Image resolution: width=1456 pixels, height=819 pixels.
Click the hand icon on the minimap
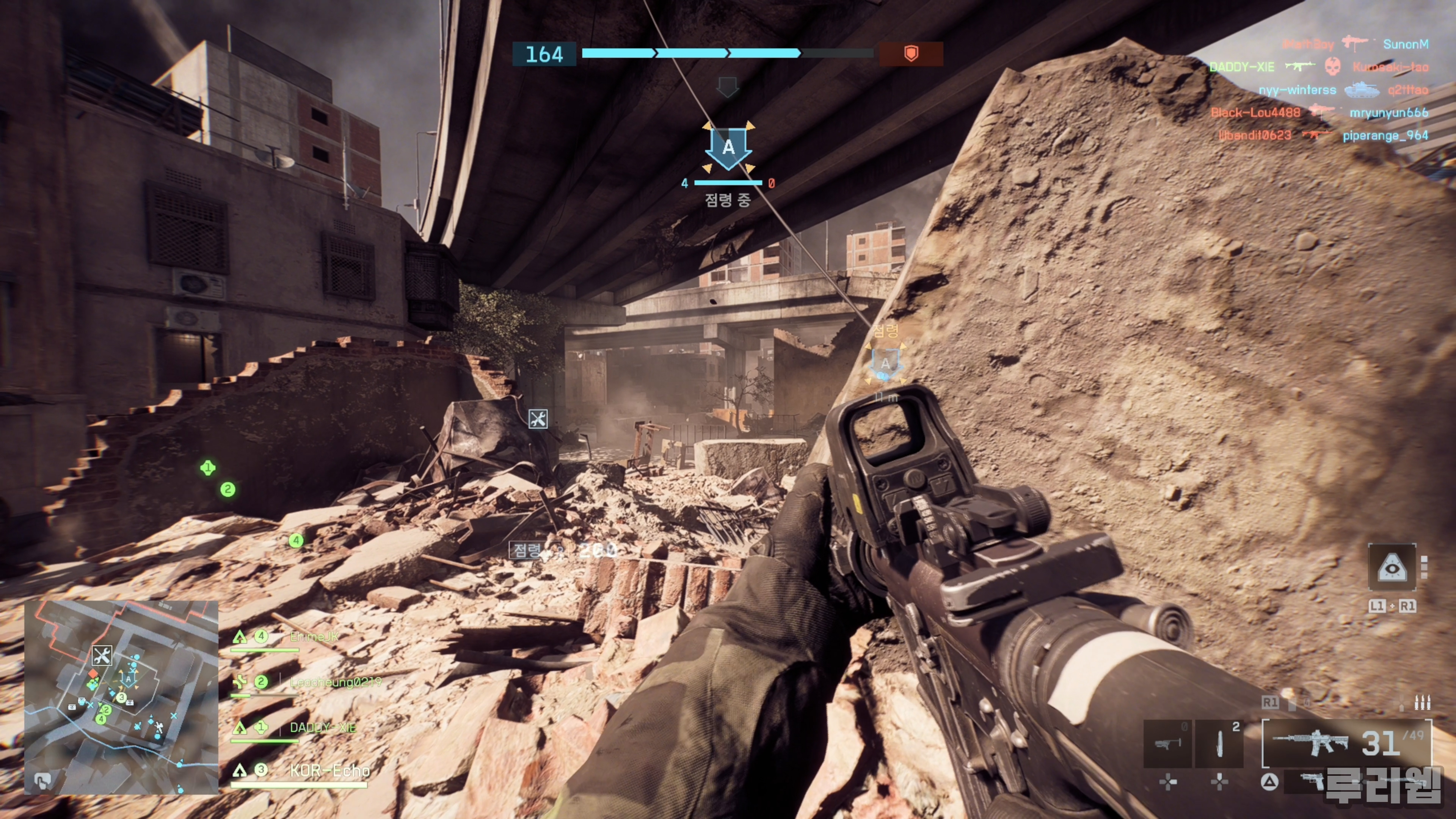(x=42, y=781)
